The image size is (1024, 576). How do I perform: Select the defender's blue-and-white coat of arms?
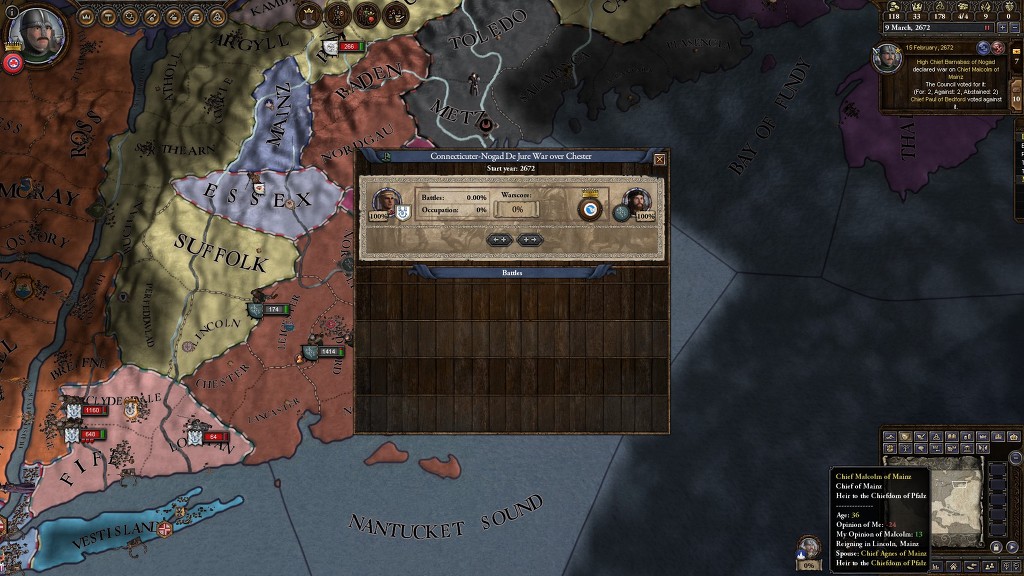pos(590,209)
